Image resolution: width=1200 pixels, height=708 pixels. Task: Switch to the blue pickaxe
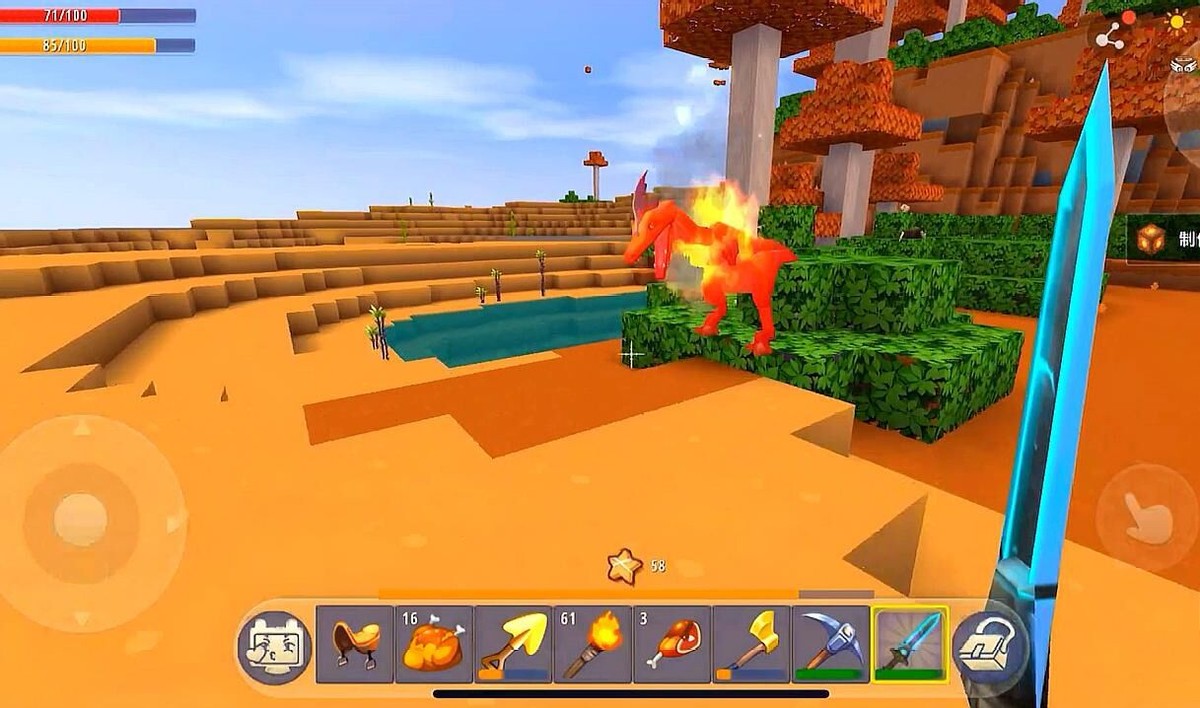(x=830, y=644)
